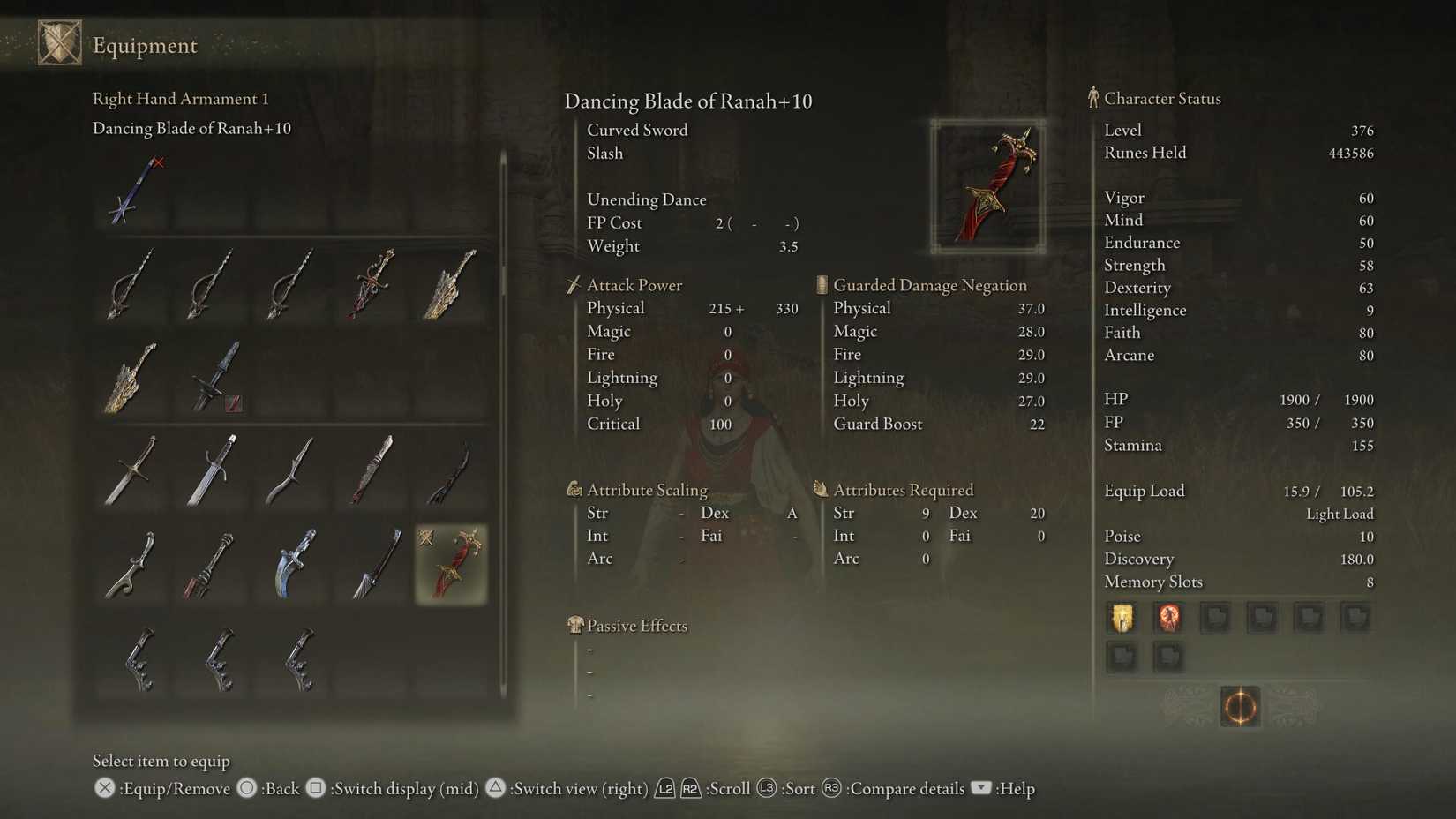Click the Attribute Scaling section icon
Screen dimensions: 1456x819
click(x=574, y=488)
